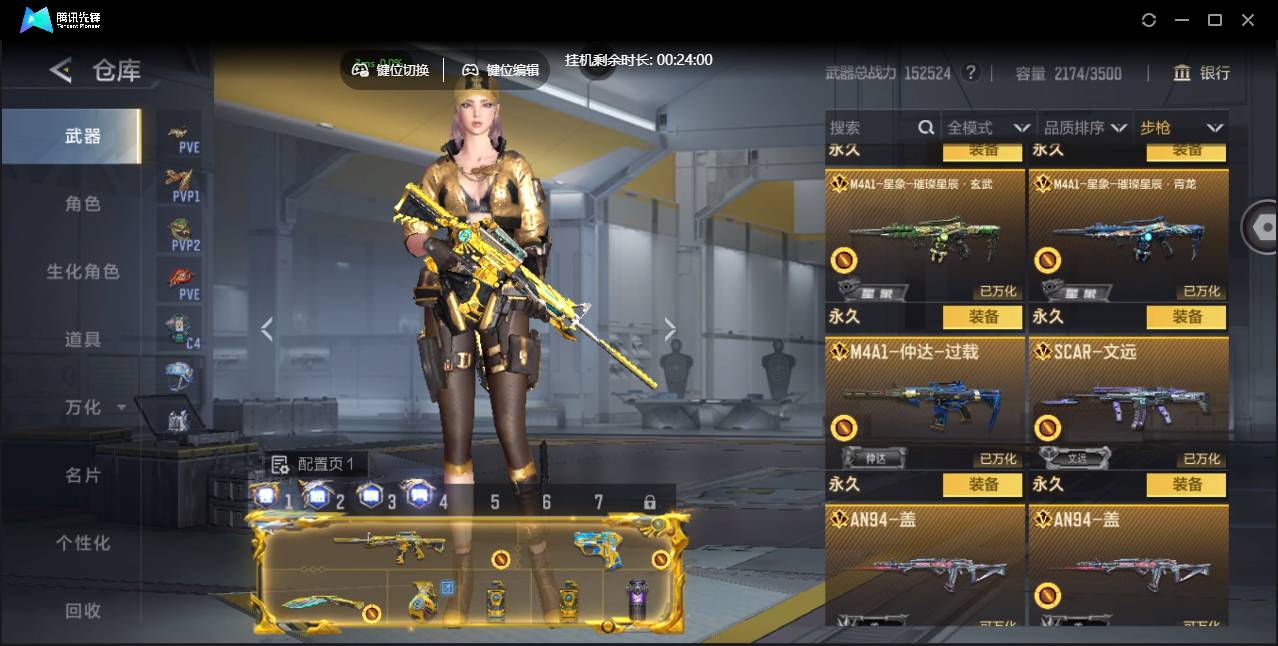The image size is (1278, 646).
Task: Click the 键位切换 button
Action: click(391, 70)
